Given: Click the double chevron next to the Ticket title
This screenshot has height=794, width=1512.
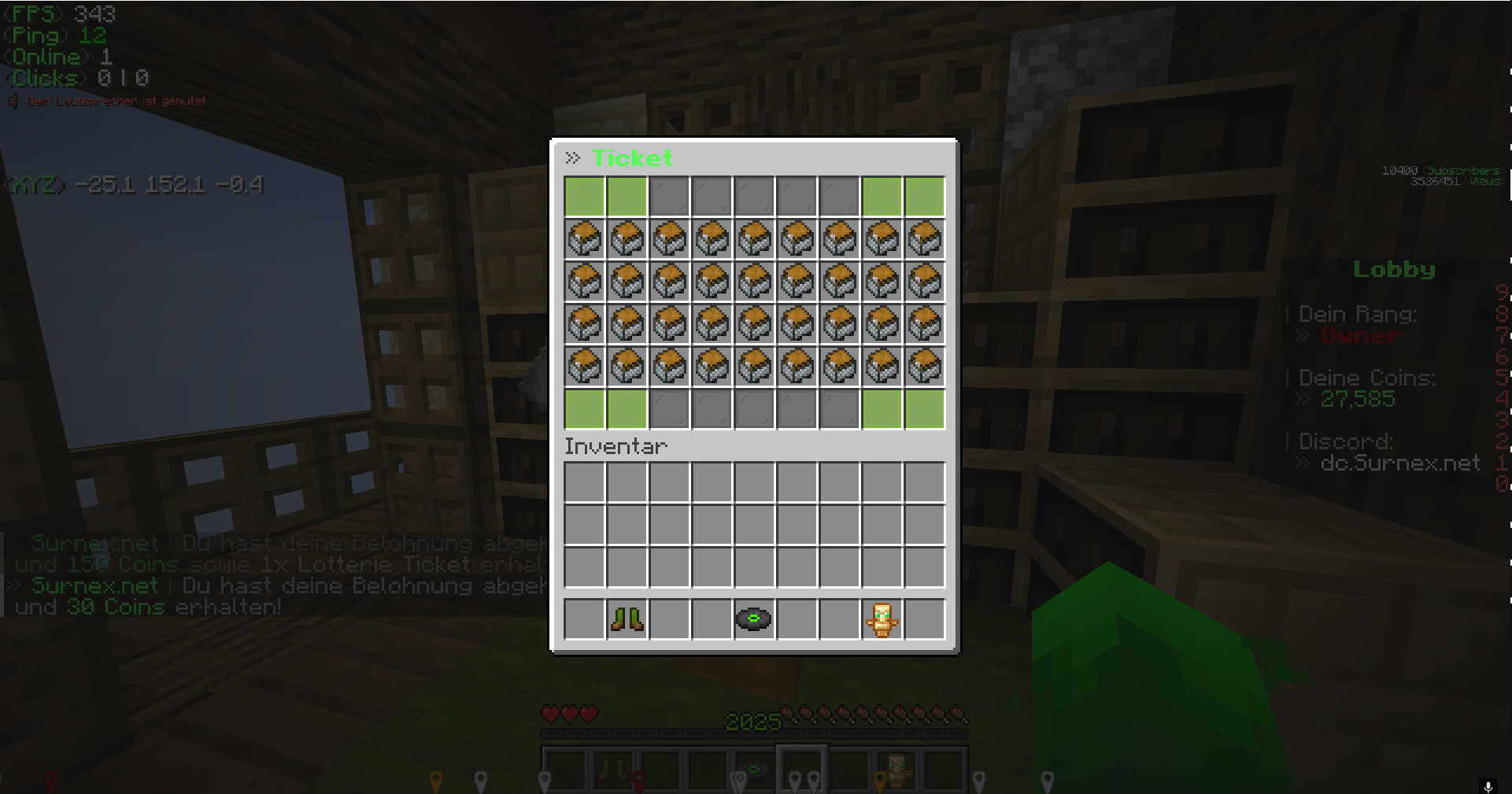Looking at the screenshot, I should [x=572, y=157].
